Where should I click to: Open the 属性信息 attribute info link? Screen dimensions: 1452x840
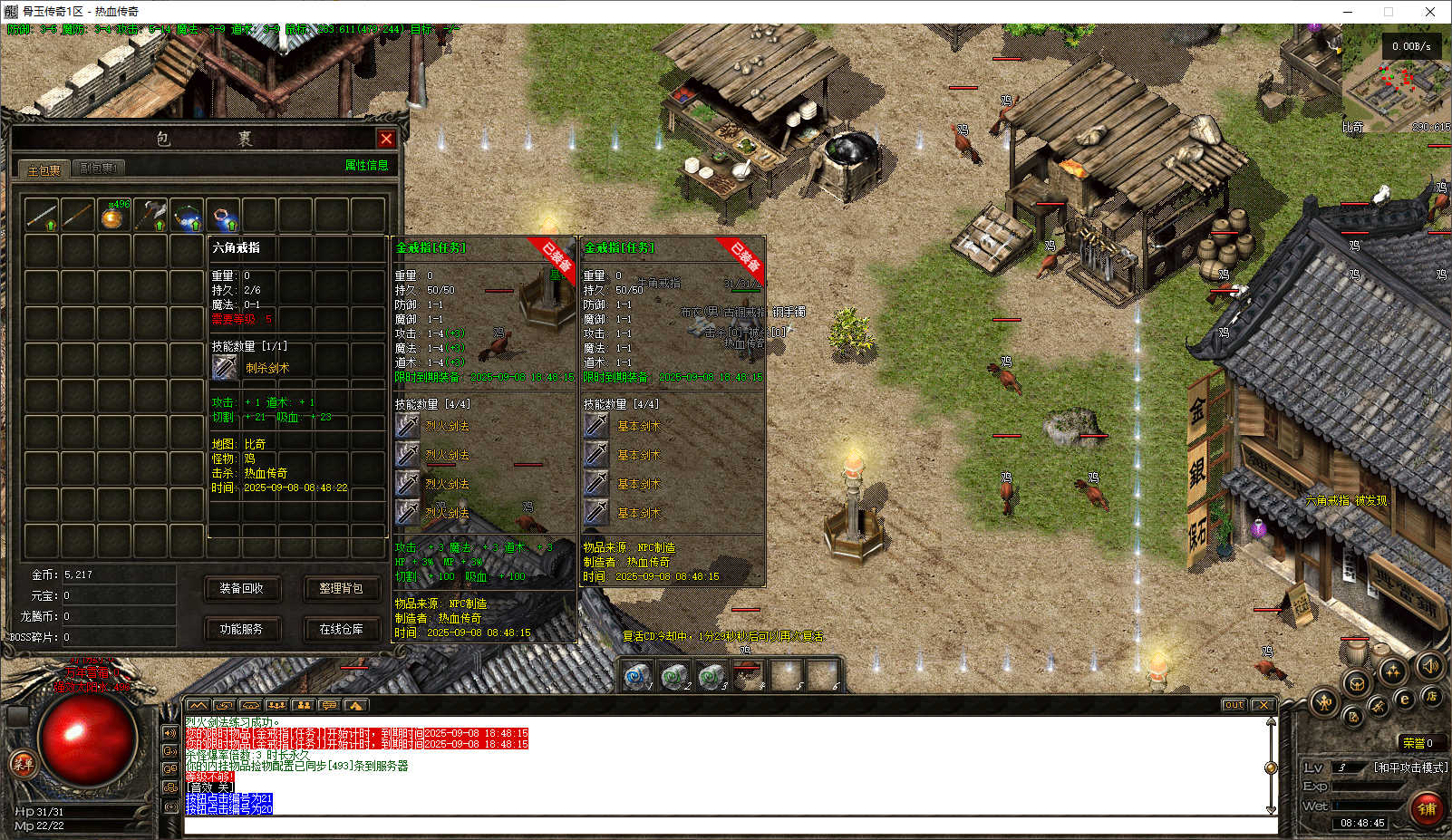(x=366, y=165)
